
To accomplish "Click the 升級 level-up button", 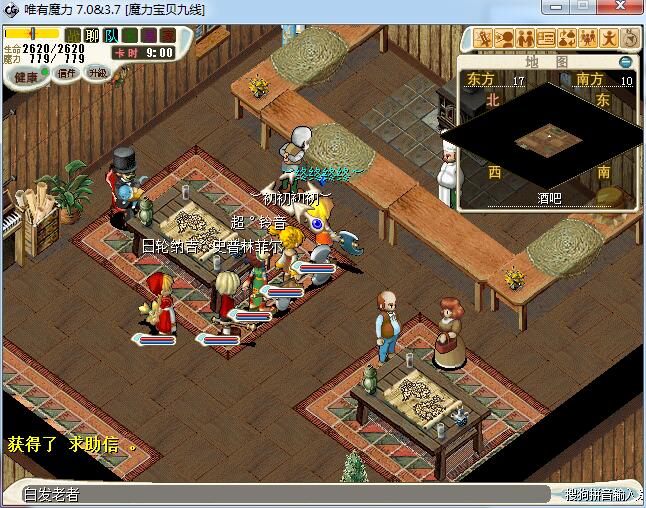I will [x=97, y=73].
